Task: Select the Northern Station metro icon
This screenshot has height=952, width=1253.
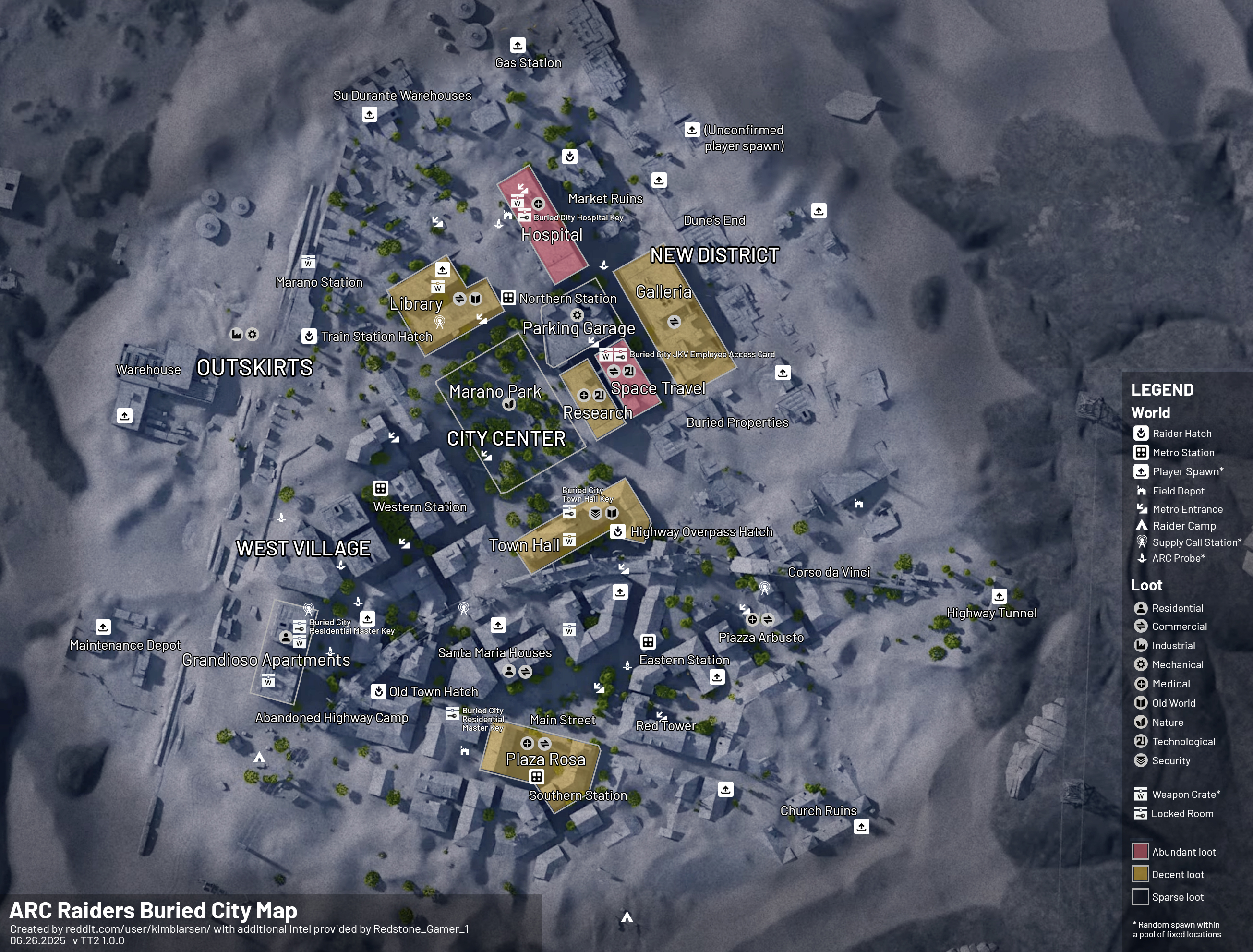Action: click(508, 298)
